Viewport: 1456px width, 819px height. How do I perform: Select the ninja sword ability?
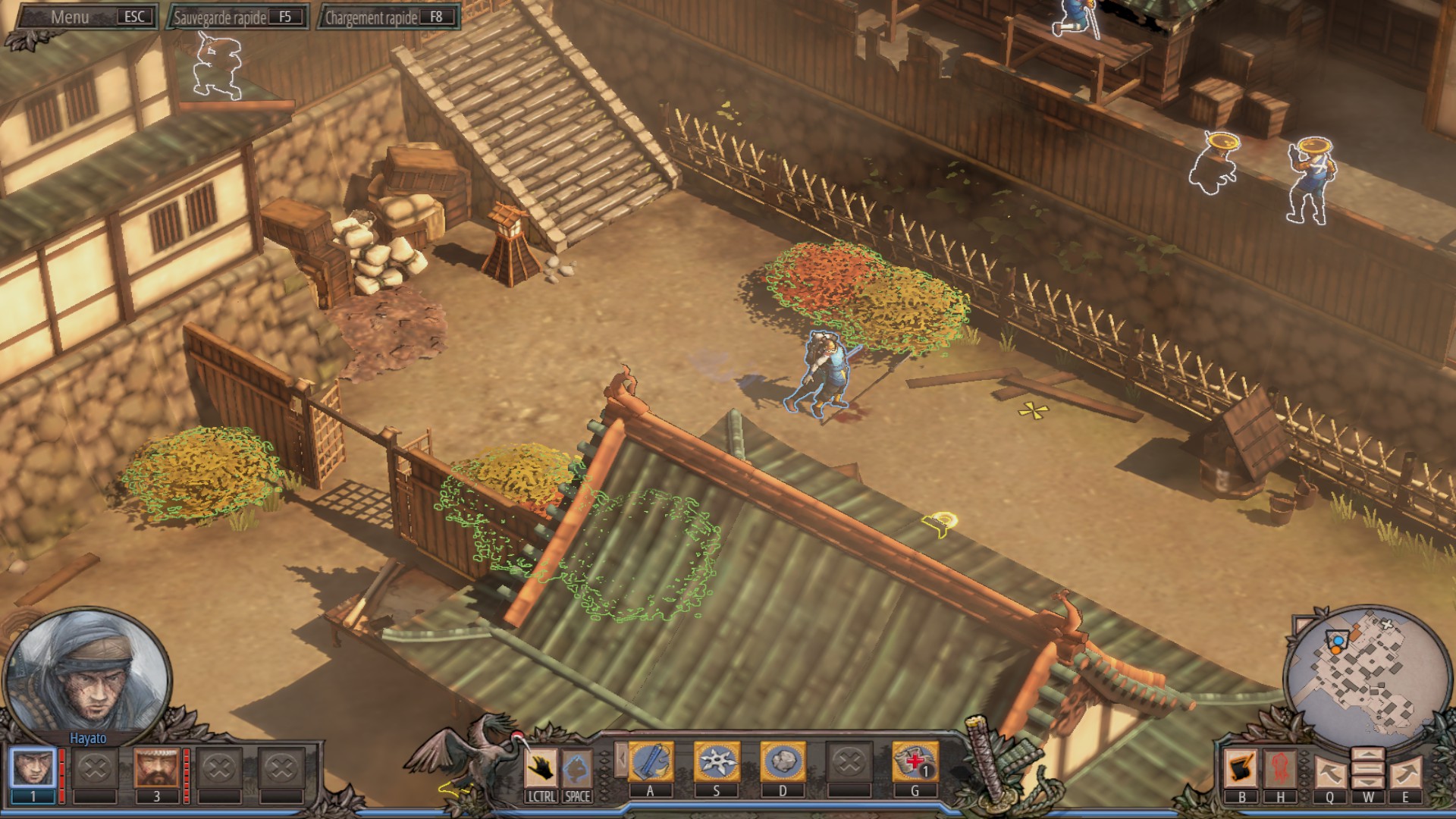click(651, 762)
